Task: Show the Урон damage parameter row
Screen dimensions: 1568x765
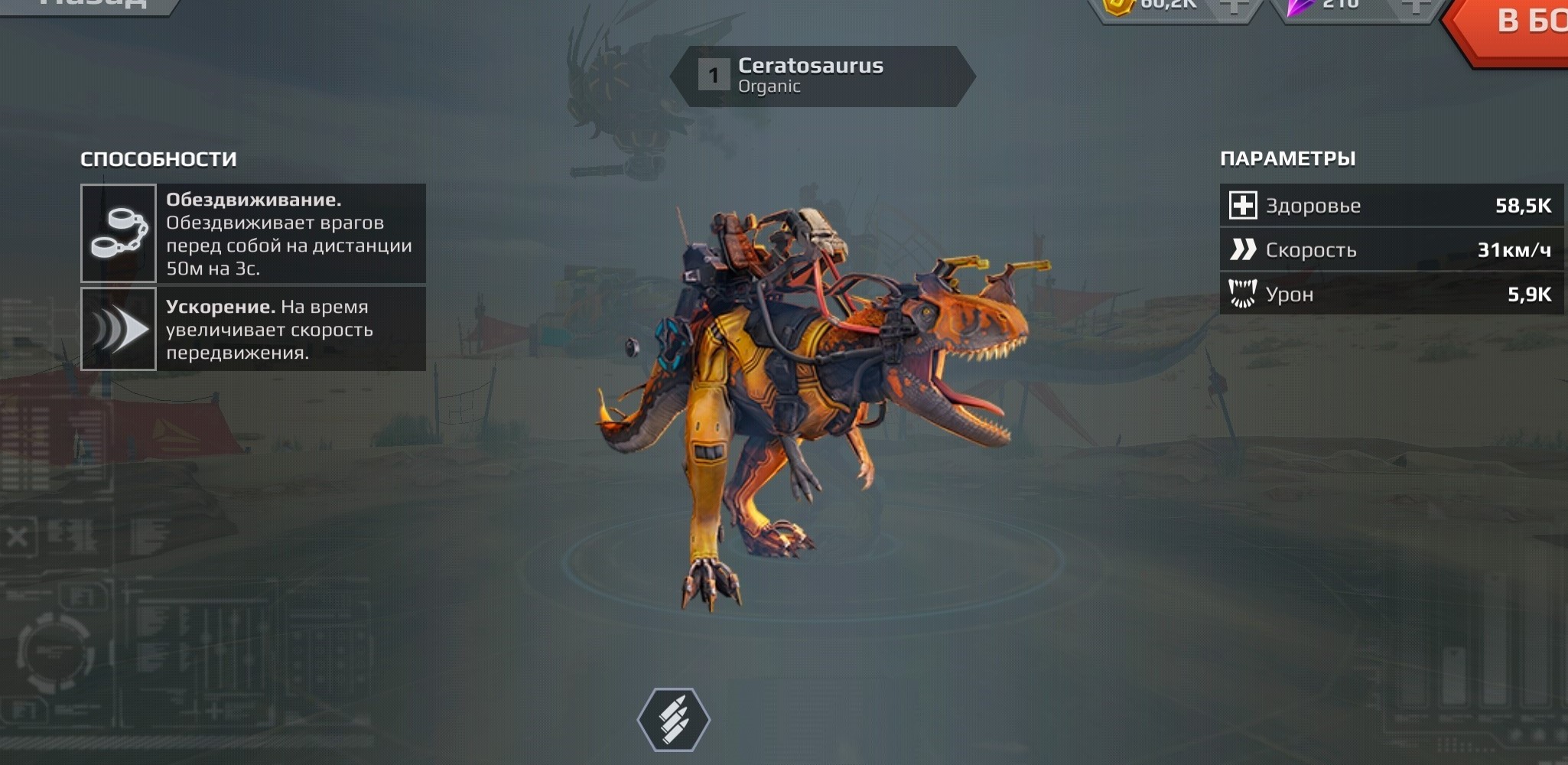Action: (x=1391, y=294)
